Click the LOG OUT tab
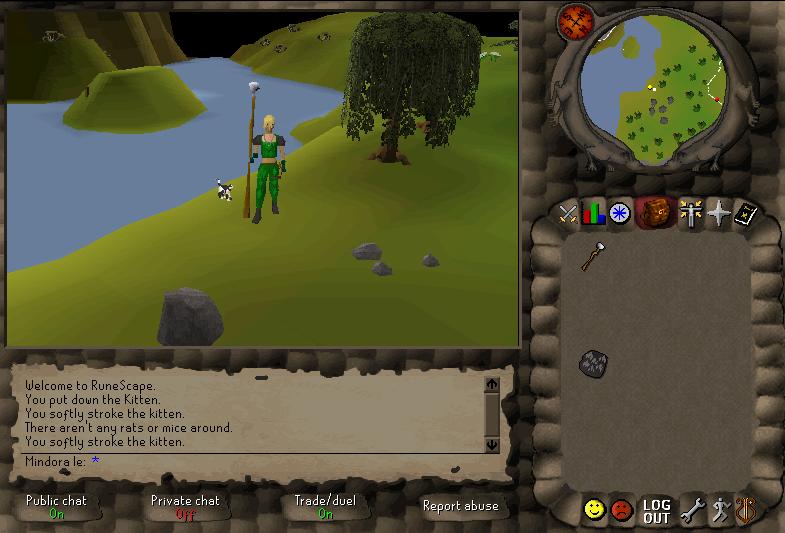This screenshot has width=785, height=533. coord(656,511)
